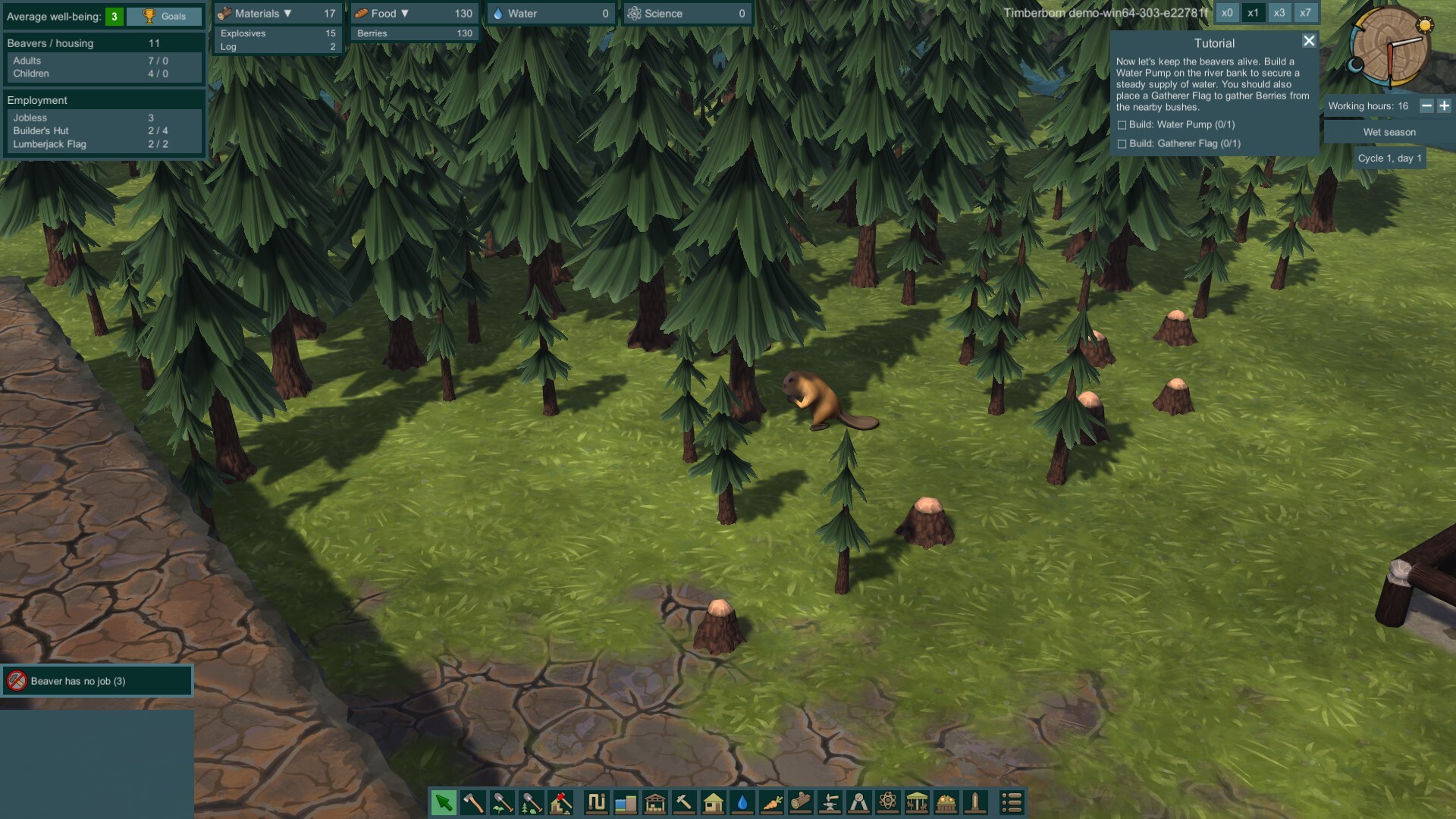Select the demolish tool with red hammer
This screenshot has width=1456, height=819.
[x=560, y=802]
